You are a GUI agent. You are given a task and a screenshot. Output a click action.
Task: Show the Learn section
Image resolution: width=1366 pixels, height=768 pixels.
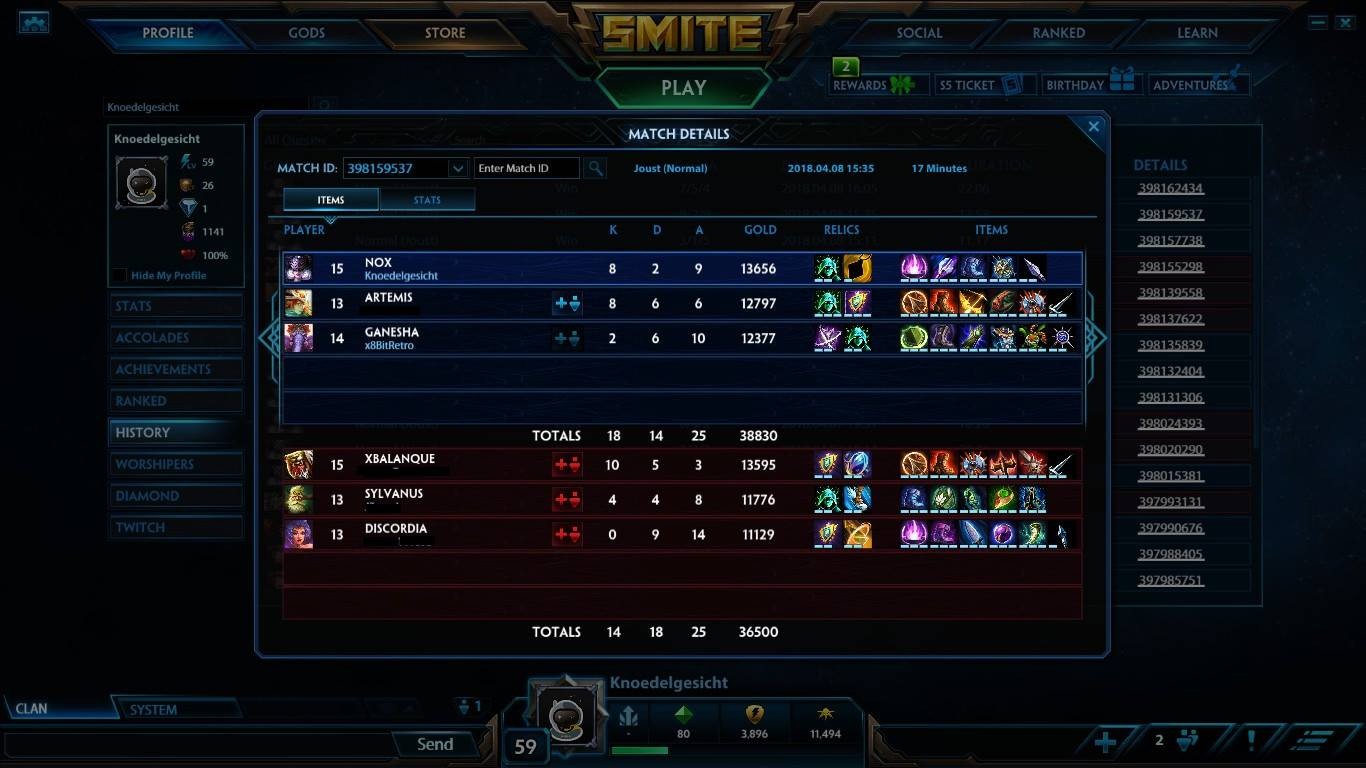[x=1197, y=33]
